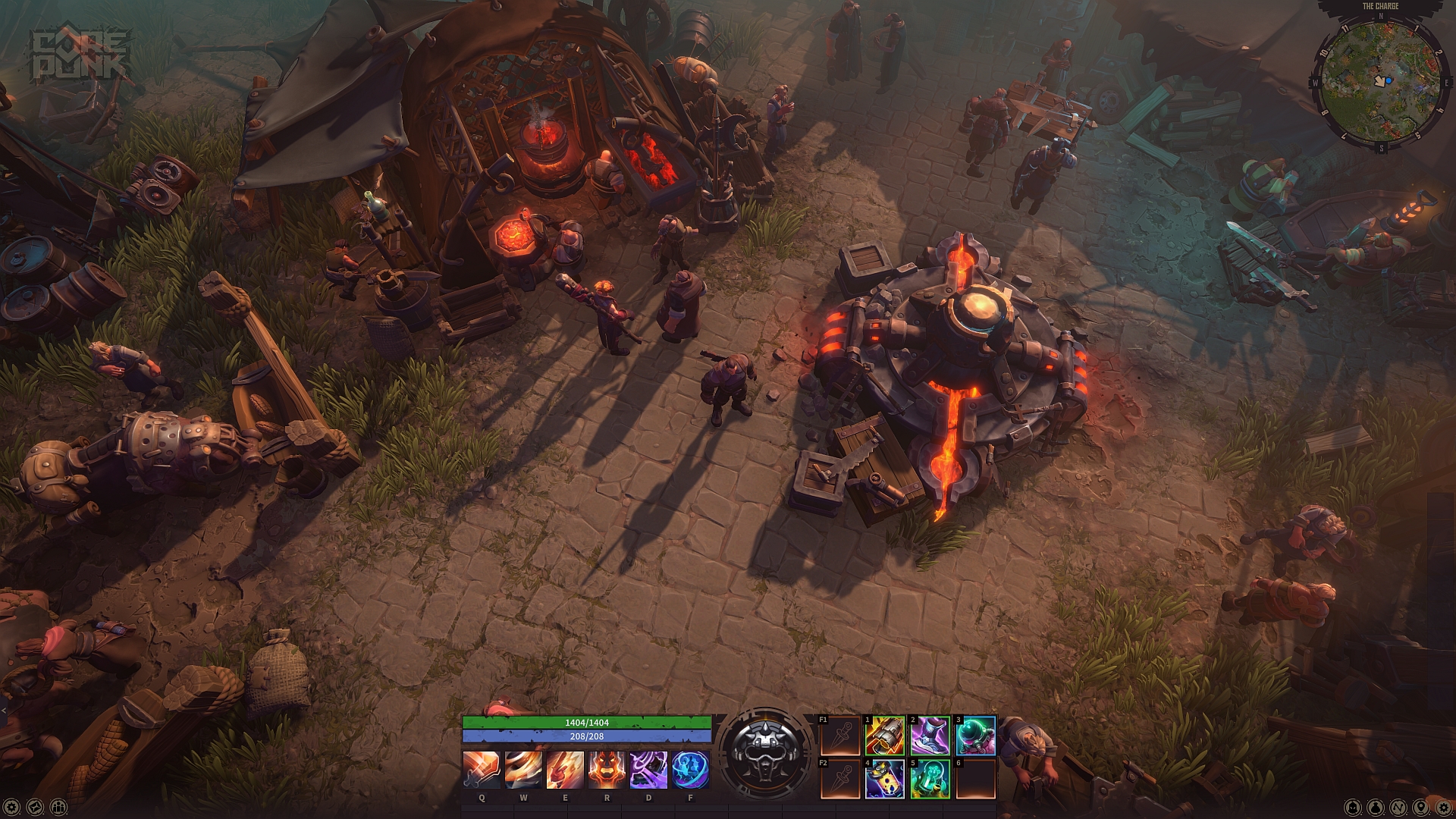Image resolution: width=1456 pixels, height=819 pixels.
Task: Open settings via gear beside the map pin
Action: click(1442, 807)
